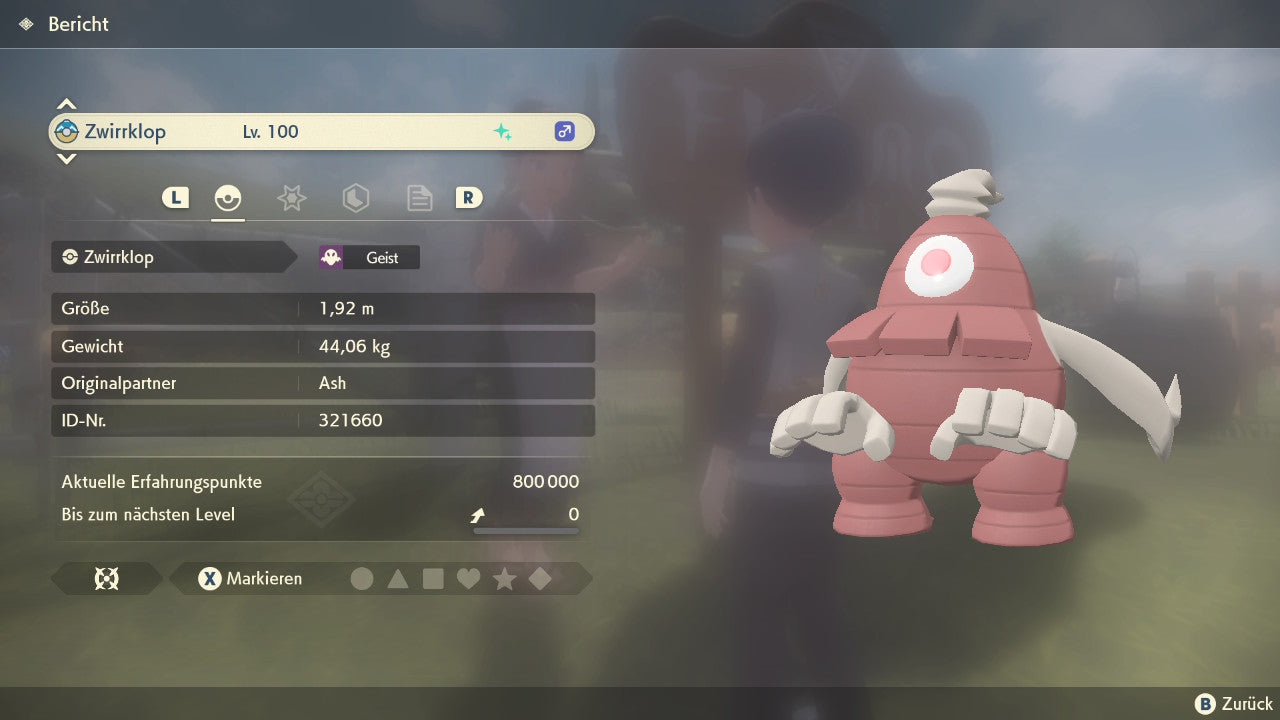This screenshot has height=720, width=1280.
Task: Click the down arrow below Zwirrklop
Action: pyautogui.click(x=66, y=158)
